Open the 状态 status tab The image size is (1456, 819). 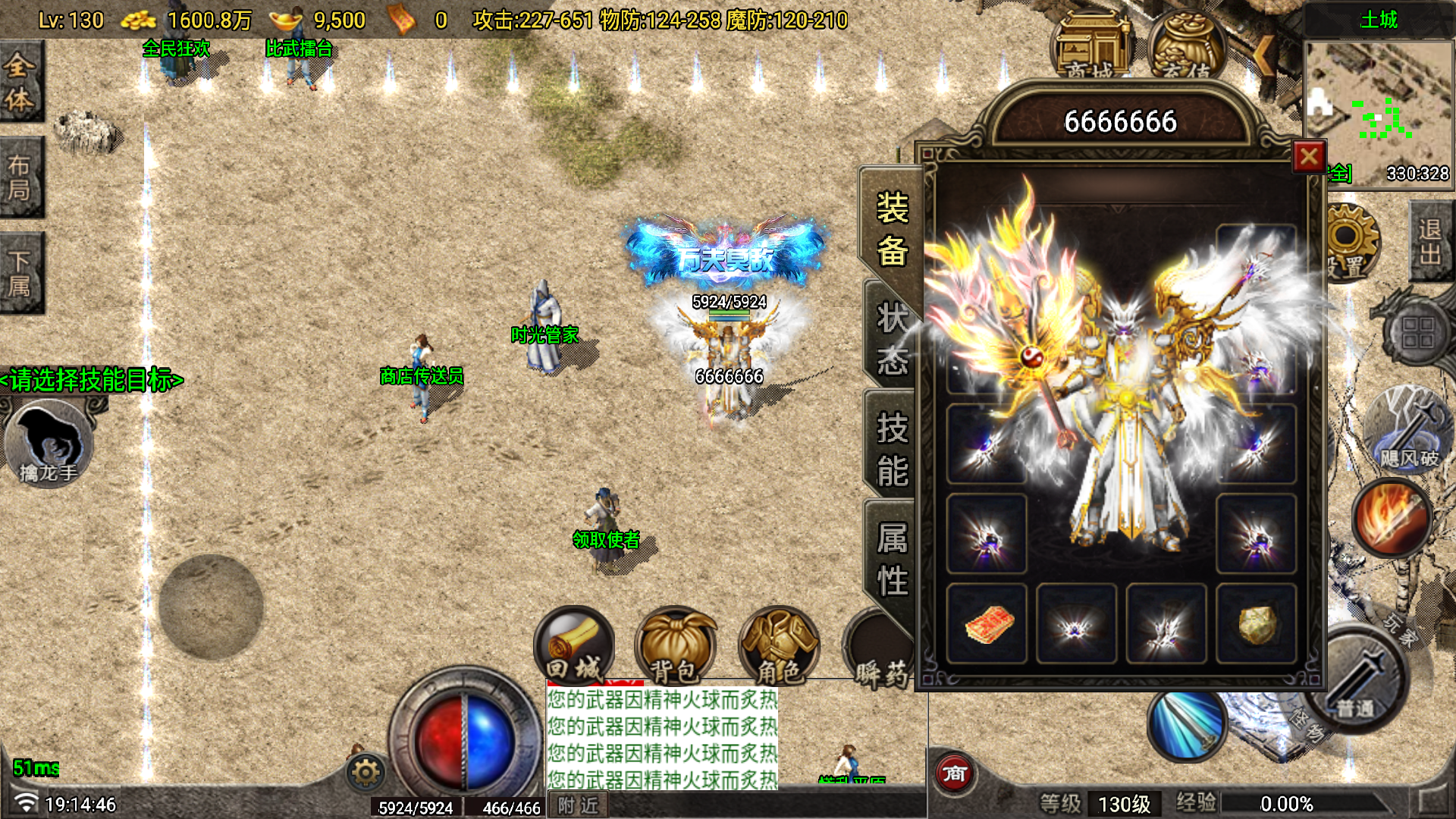tap(892, 339)
